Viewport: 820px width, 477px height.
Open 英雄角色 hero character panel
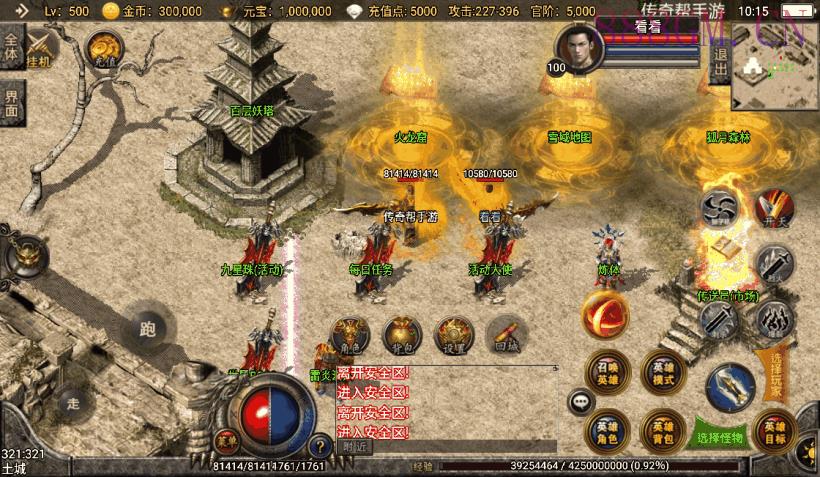click(x=607, y=430)
